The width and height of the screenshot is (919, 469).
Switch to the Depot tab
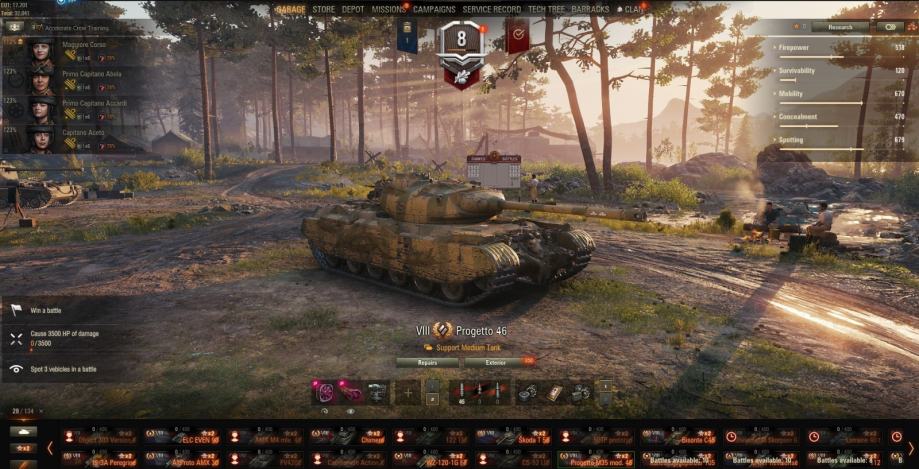(353, 9)
